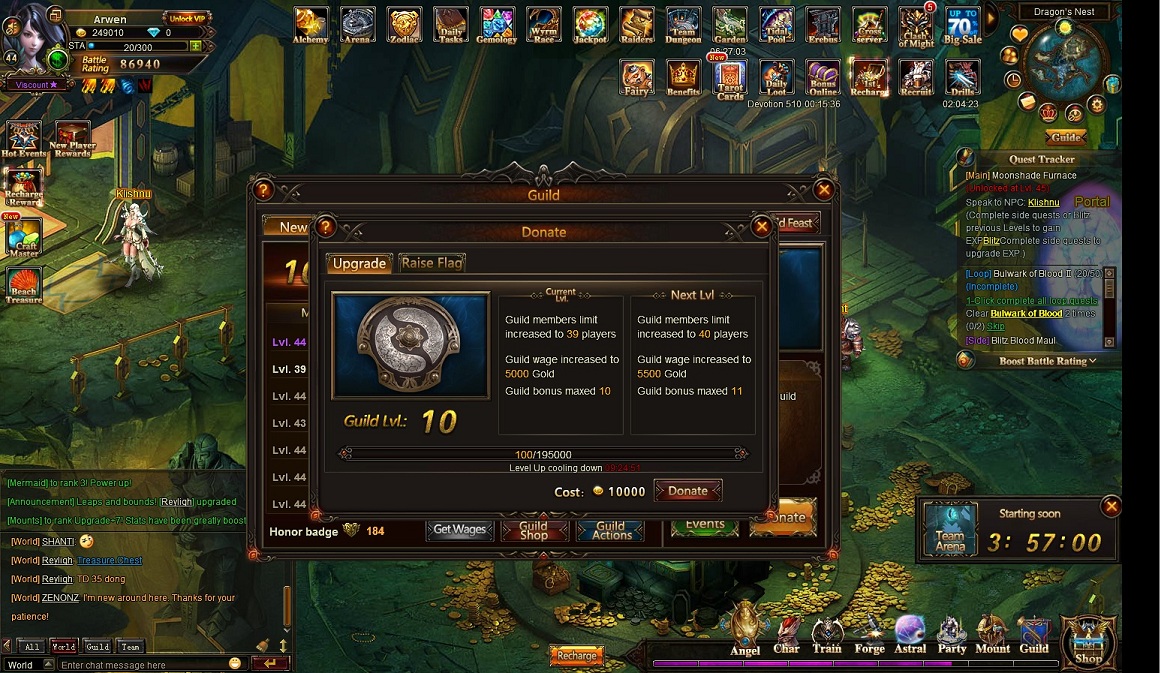1161x673 pixels.
Task: Open the Team Dungeon icon
Action: click(683, 25)
